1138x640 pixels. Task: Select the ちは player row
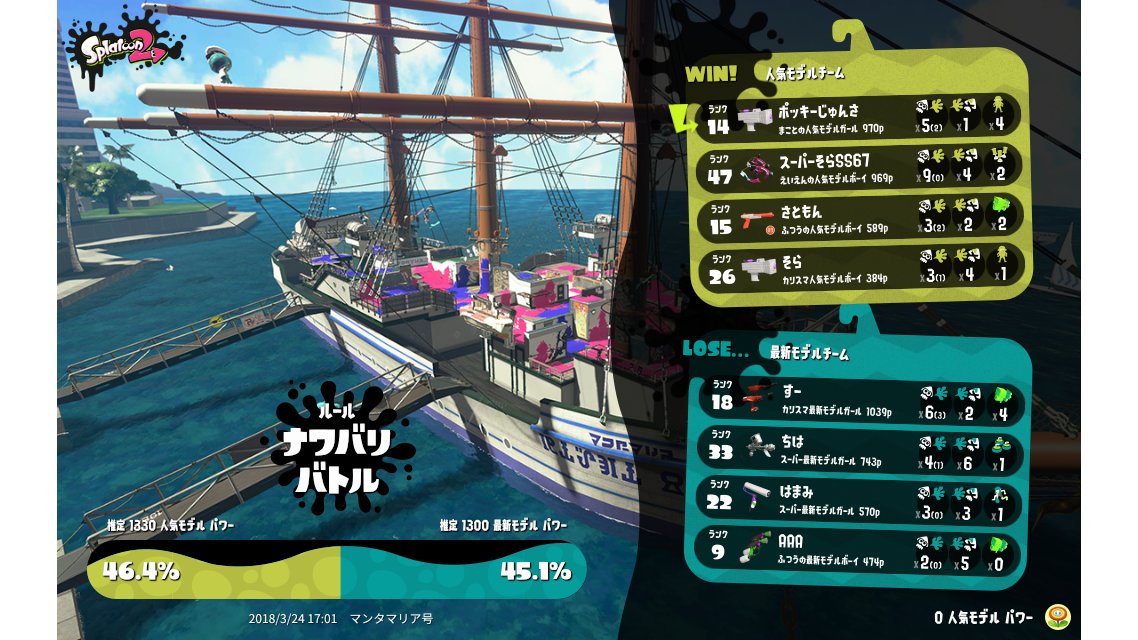click(862, 451)
